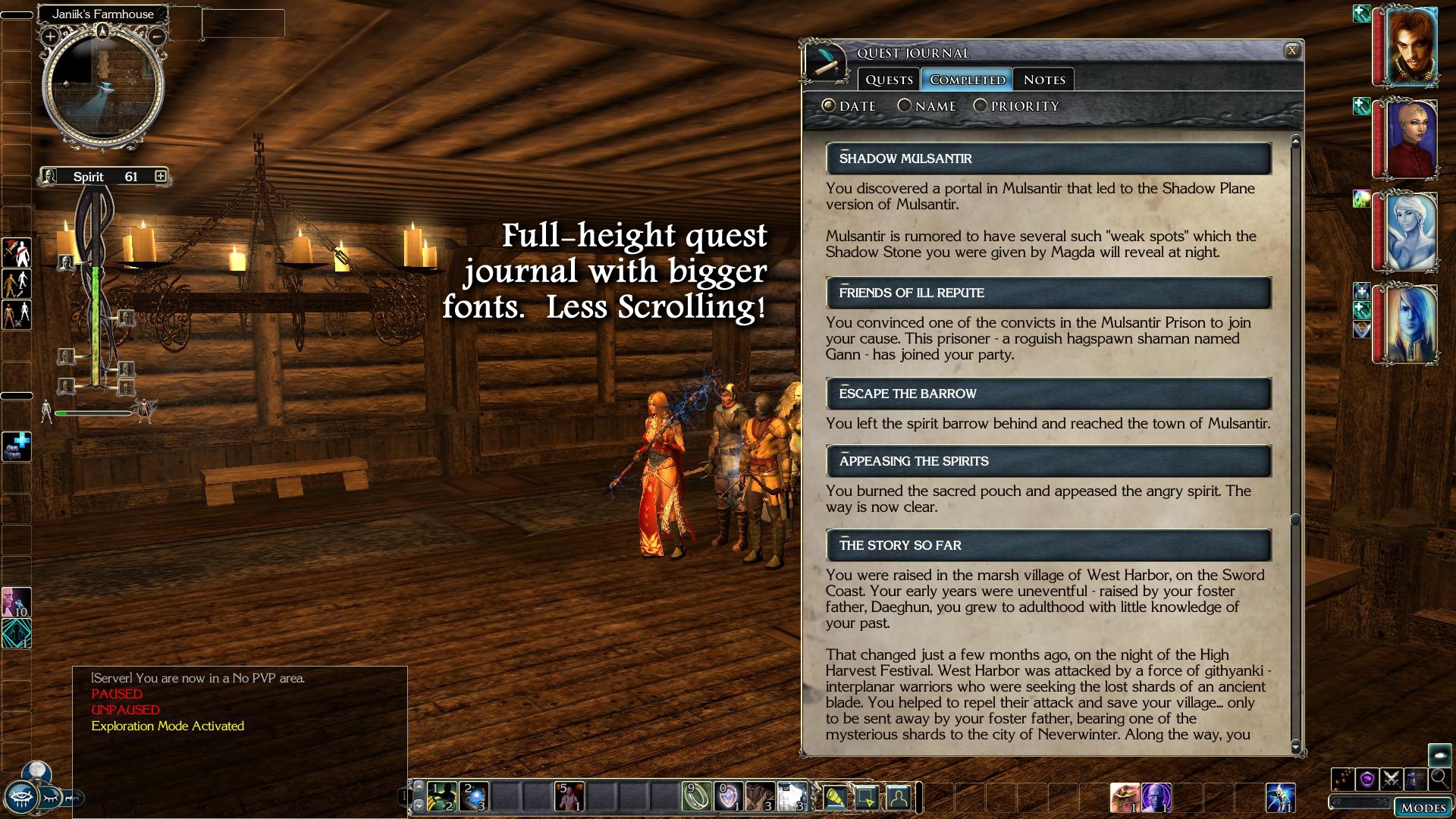Screen dimensions: 1456x819
Task: Toggle the magnifying glass search mode
Action: coord(1439,779)
